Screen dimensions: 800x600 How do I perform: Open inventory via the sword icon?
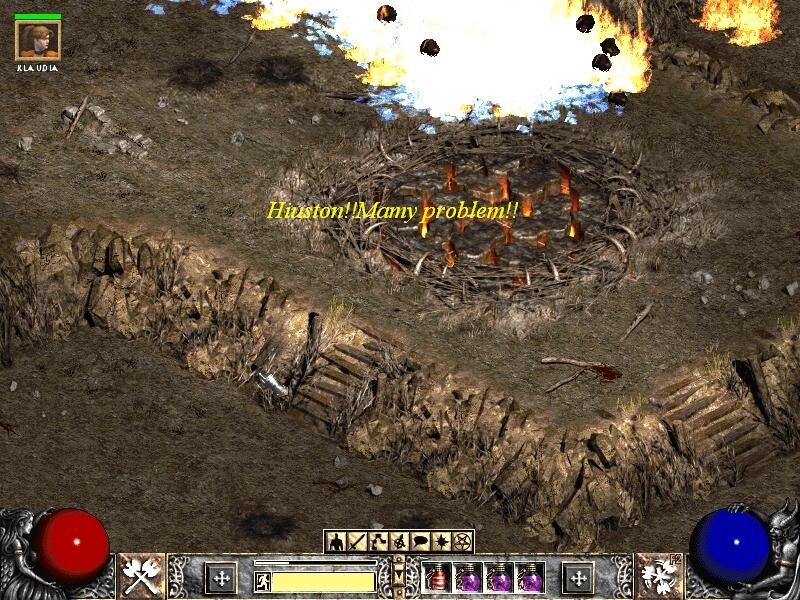(357, 542)
